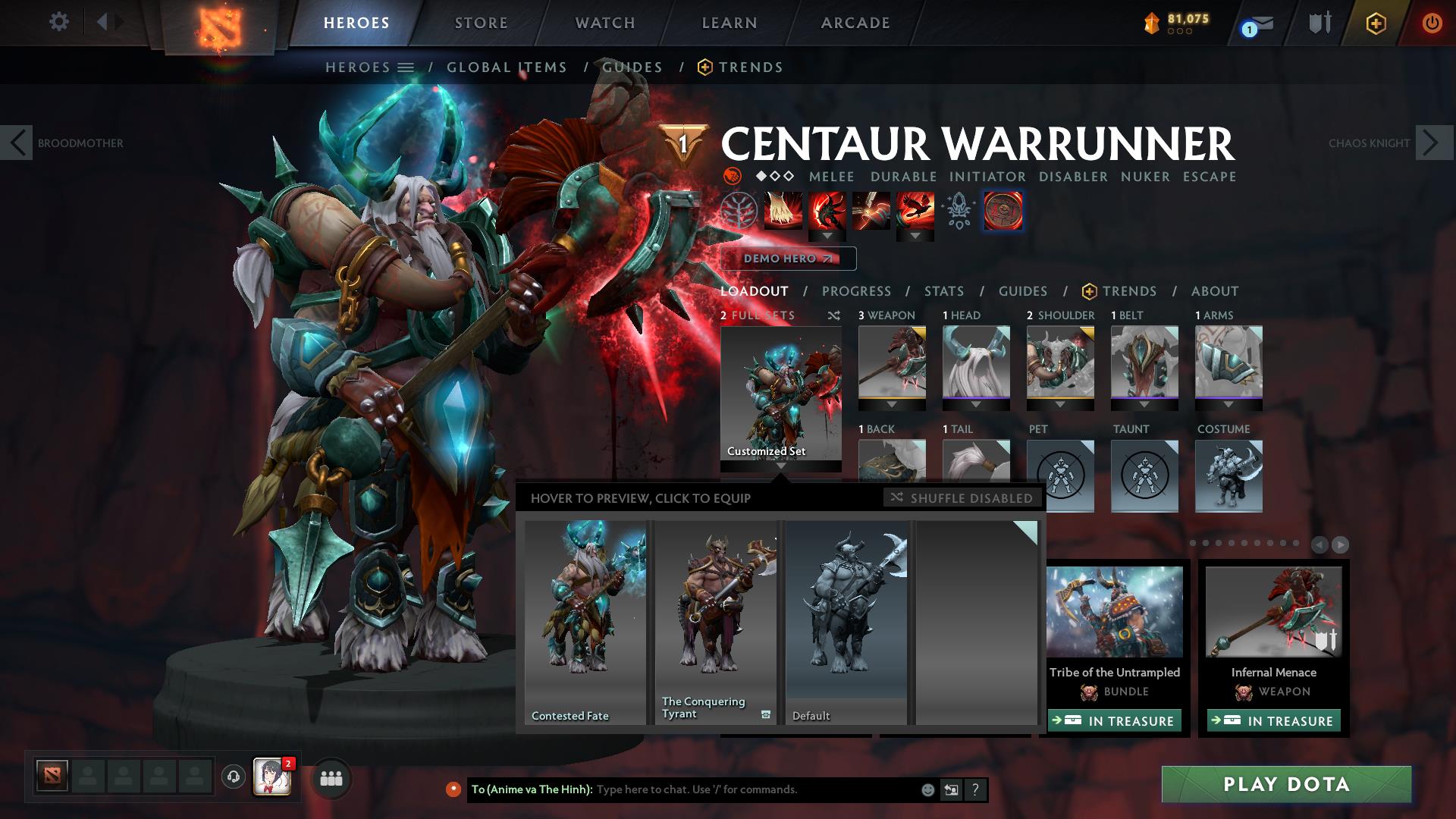Screen dimensions: 1456x819
Task: Open the Watch menu in top navigation
Action: pos(603,23)
